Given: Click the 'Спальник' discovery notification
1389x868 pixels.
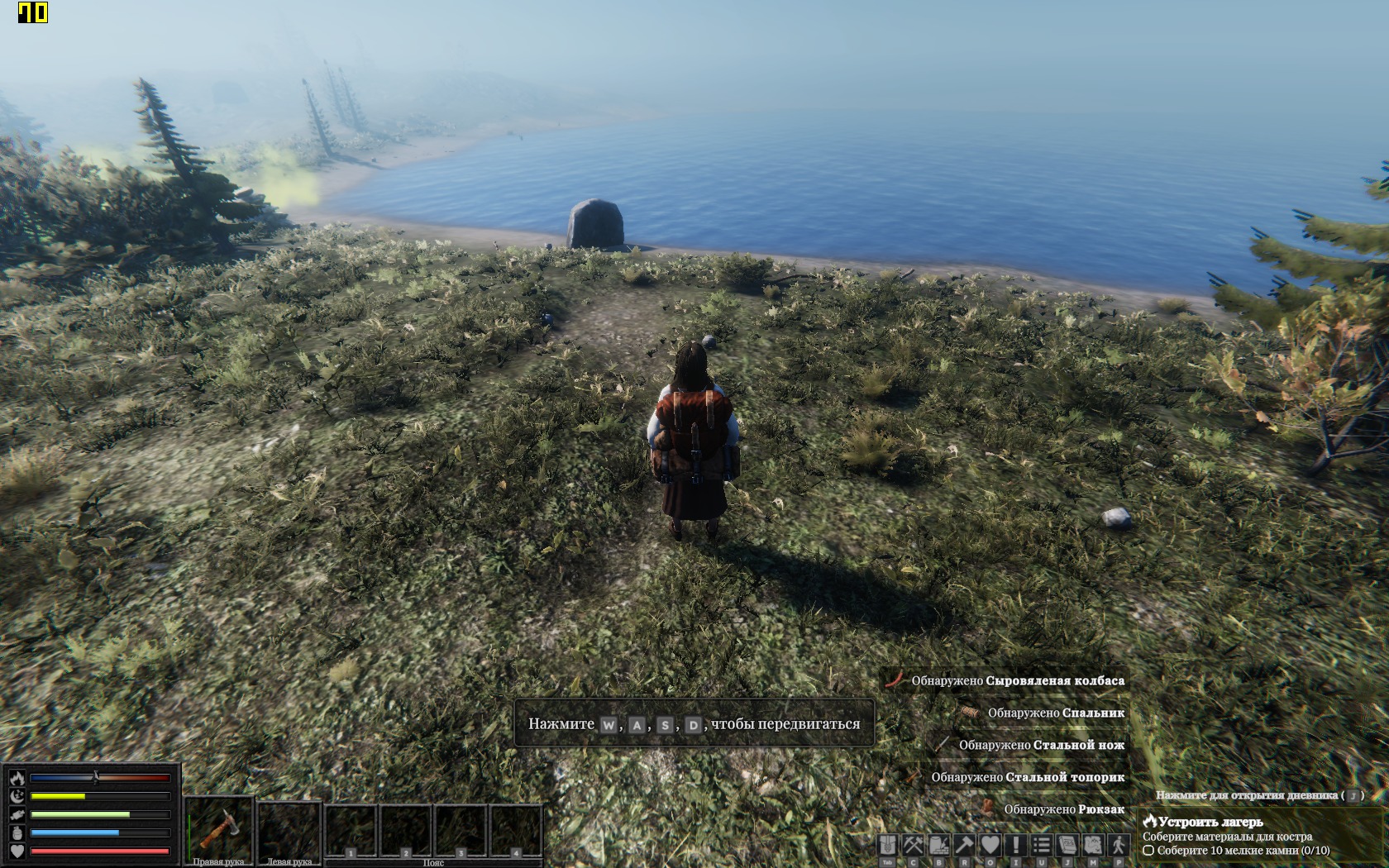Looking at the screenshot, I should pos(1055,713).
